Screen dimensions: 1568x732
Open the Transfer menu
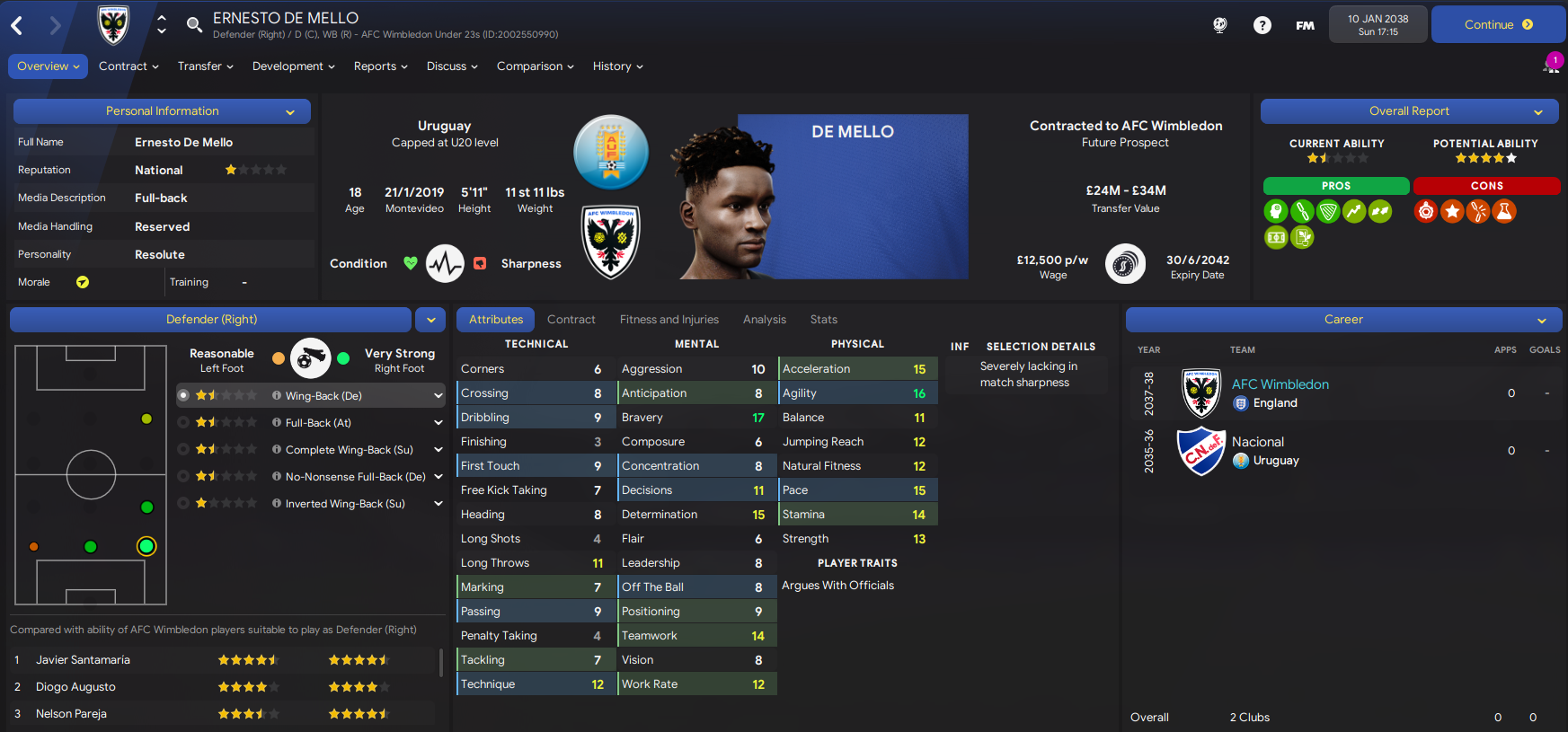[205, 66]
